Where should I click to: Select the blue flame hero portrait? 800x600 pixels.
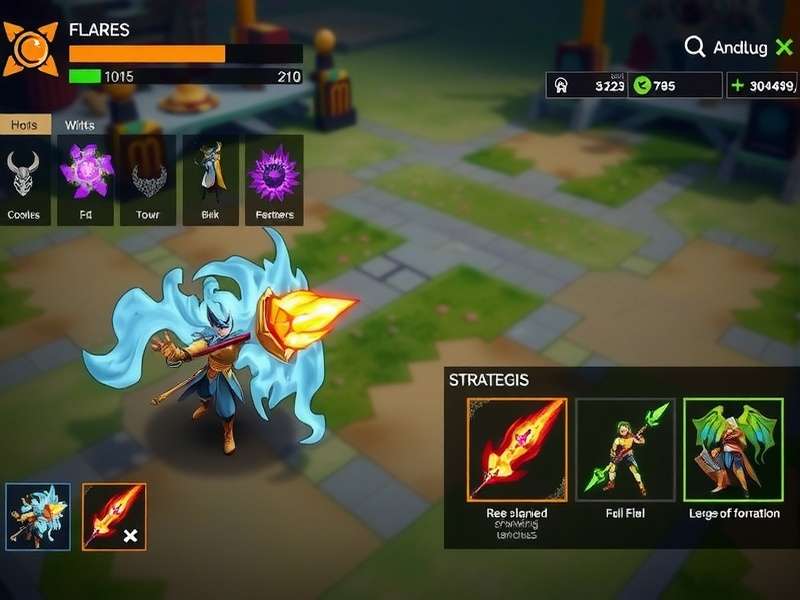[38, 516]
